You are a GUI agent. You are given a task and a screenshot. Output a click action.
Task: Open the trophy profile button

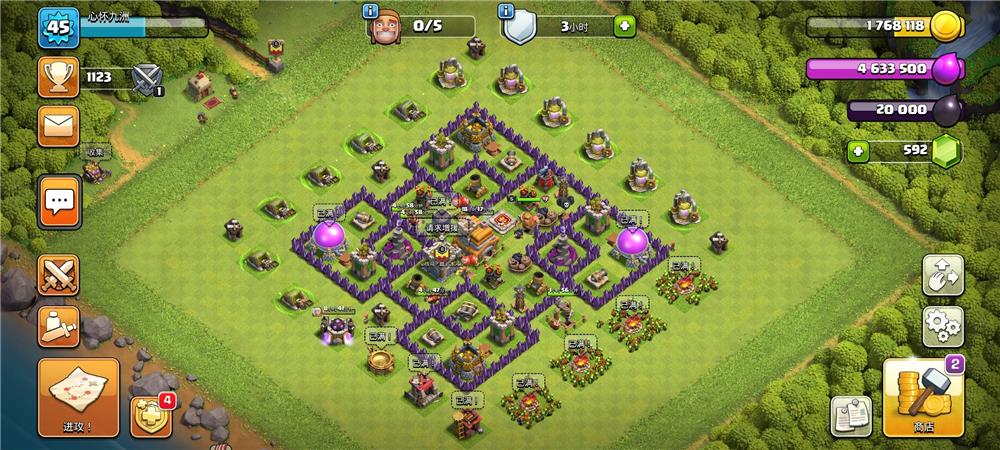pos(58,76)
